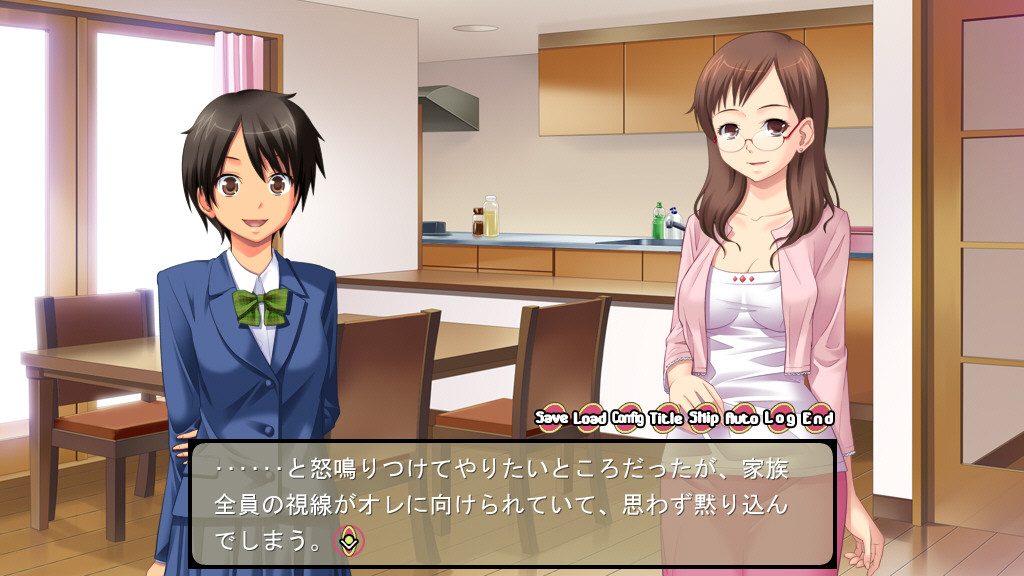Activate Skip to fast-forward text
The height and width of the screenshot is (576, 1024).
tap(703, 417)
